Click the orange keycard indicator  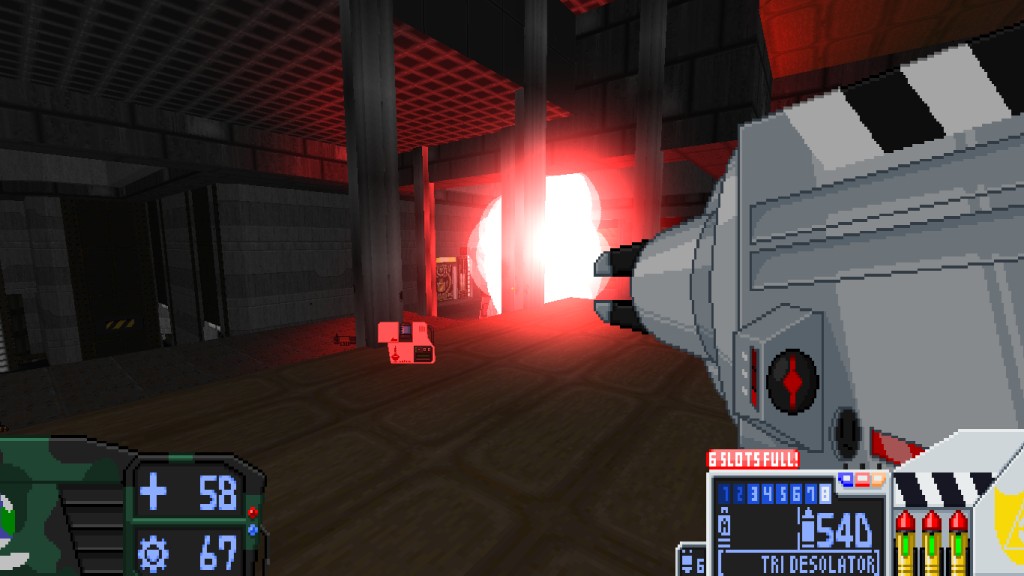[x=876, y=479]
